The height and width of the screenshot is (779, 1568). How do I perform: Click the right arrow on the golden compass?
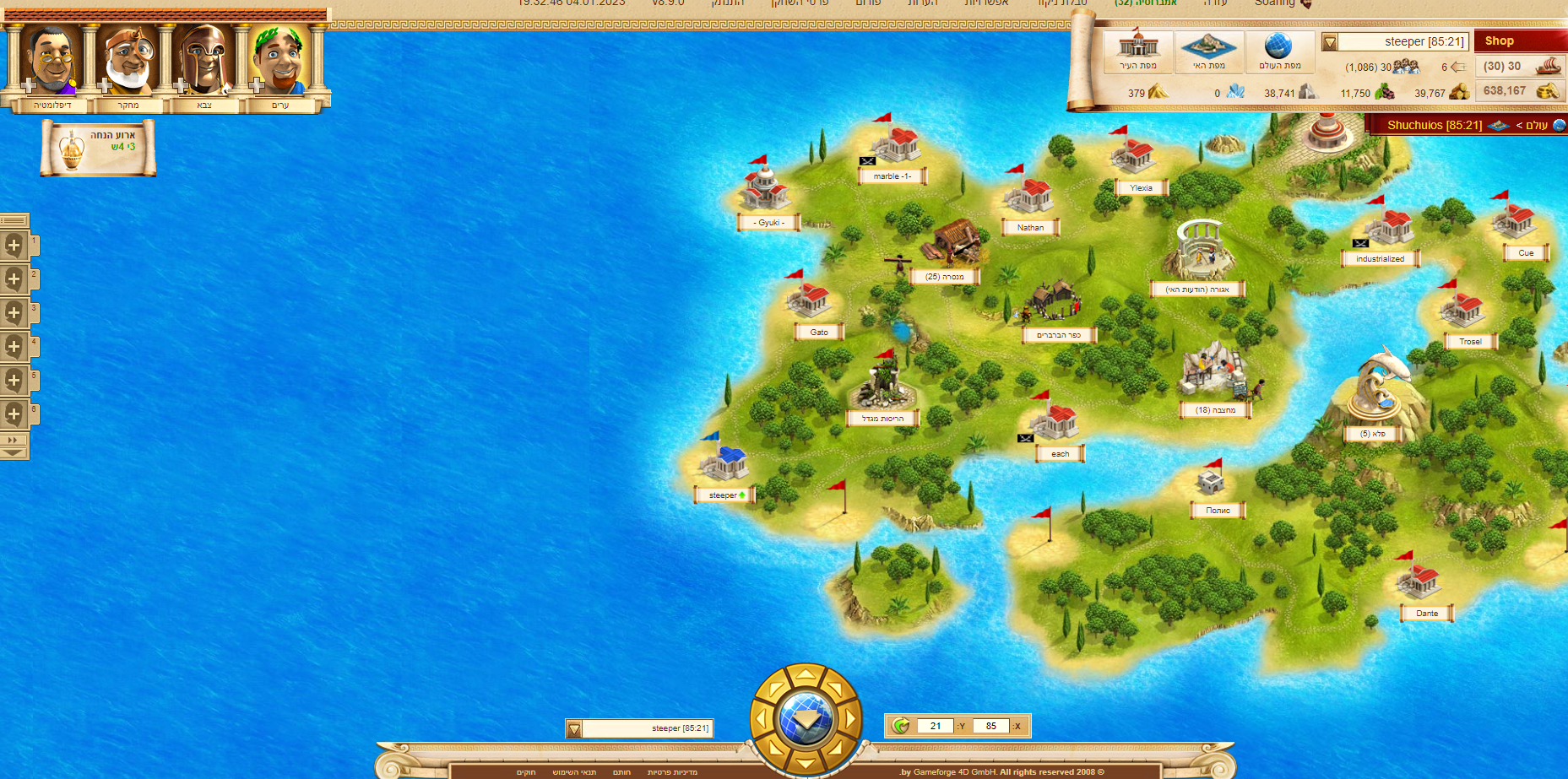[849, 720]
